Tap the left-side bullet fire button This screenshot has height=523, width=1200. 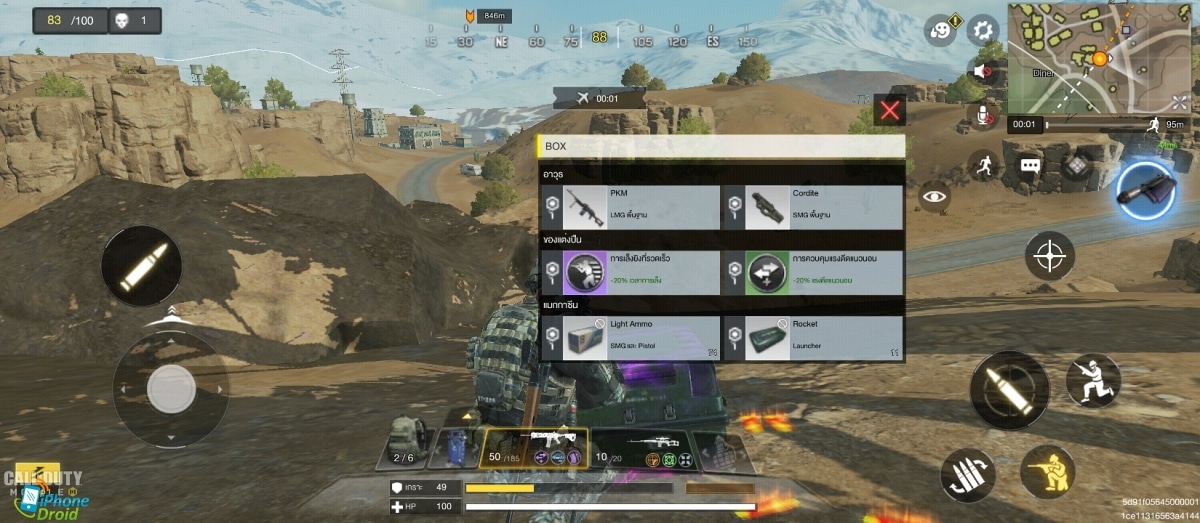click(x=141, y=266)
